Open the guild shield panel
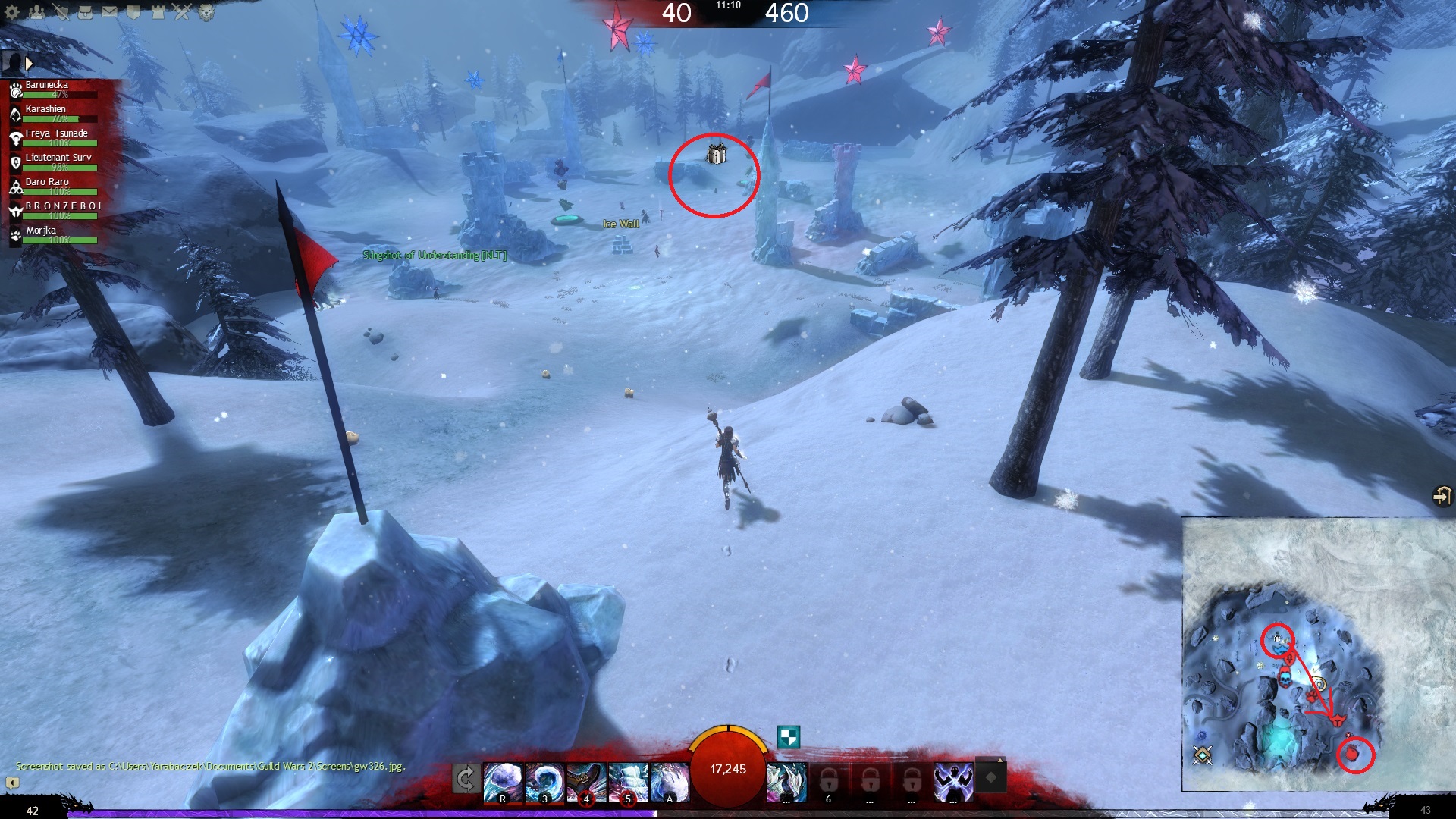This screenshot has height=819, width=1456. tap(134, 12)
